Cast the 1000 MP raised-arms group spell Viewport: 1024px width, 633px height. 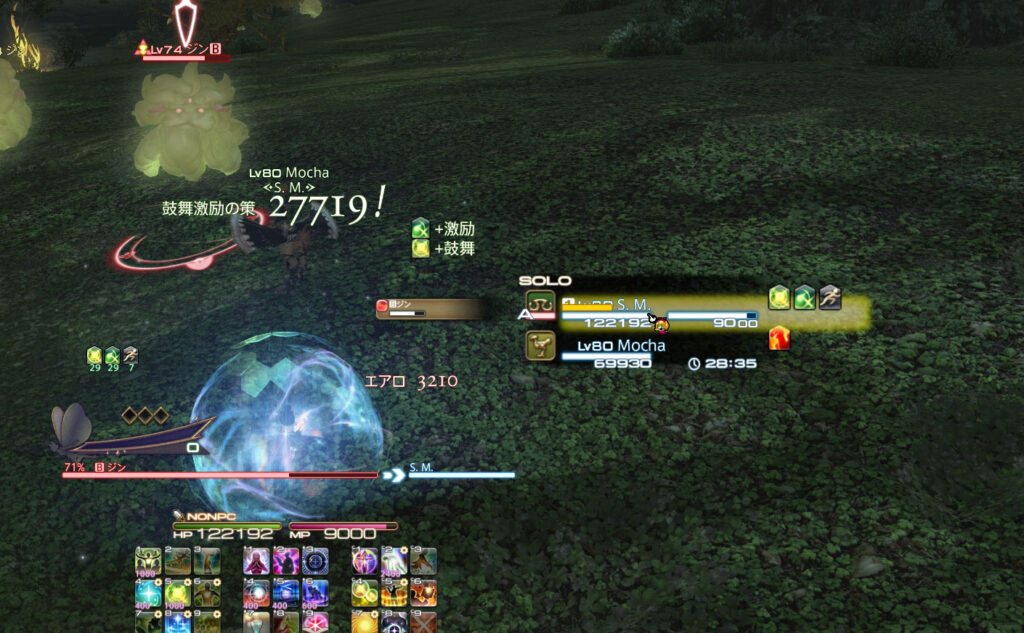click(149, 561)
